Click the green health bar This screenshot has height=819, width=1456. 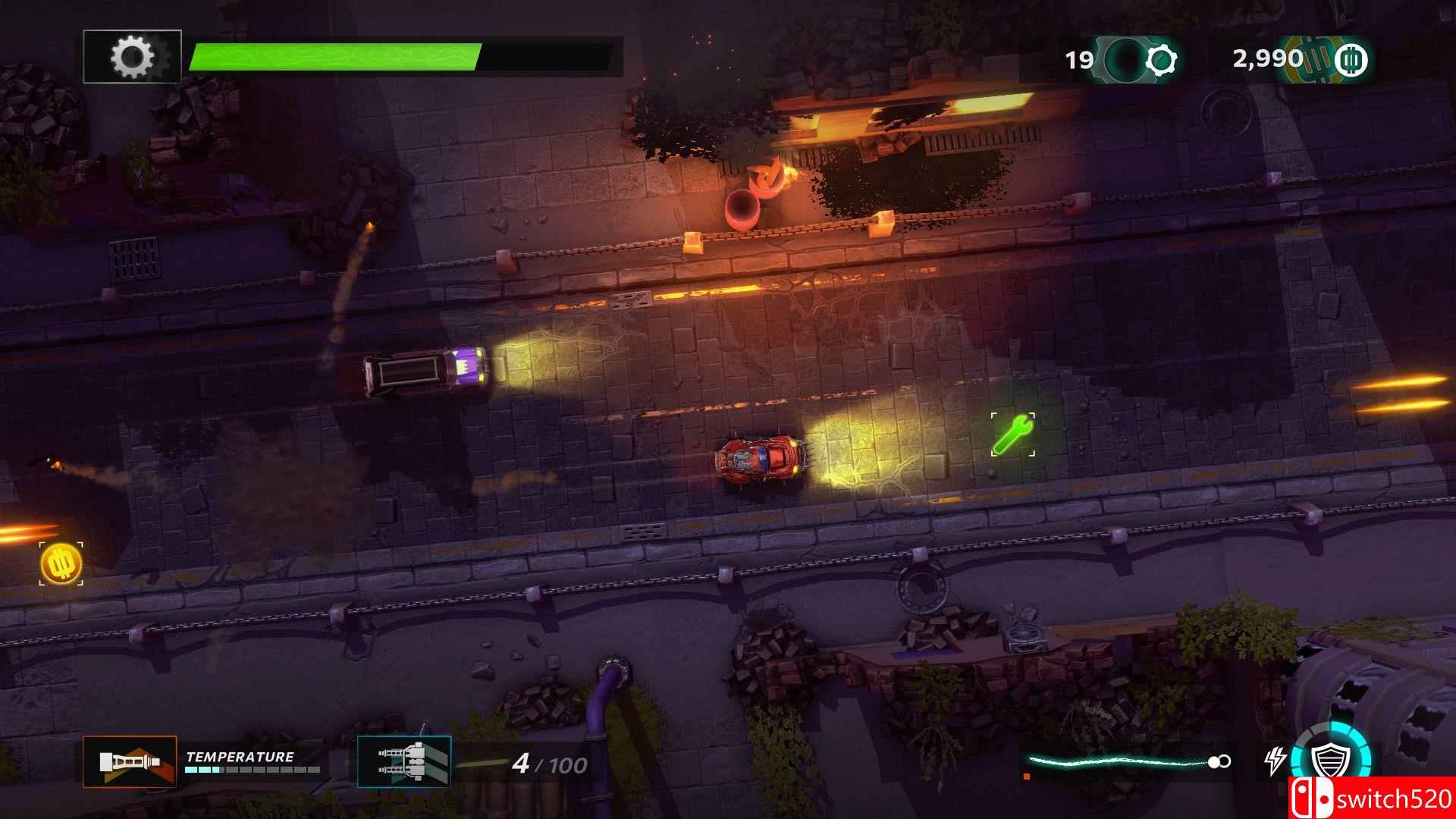click(x=337, y=54)
